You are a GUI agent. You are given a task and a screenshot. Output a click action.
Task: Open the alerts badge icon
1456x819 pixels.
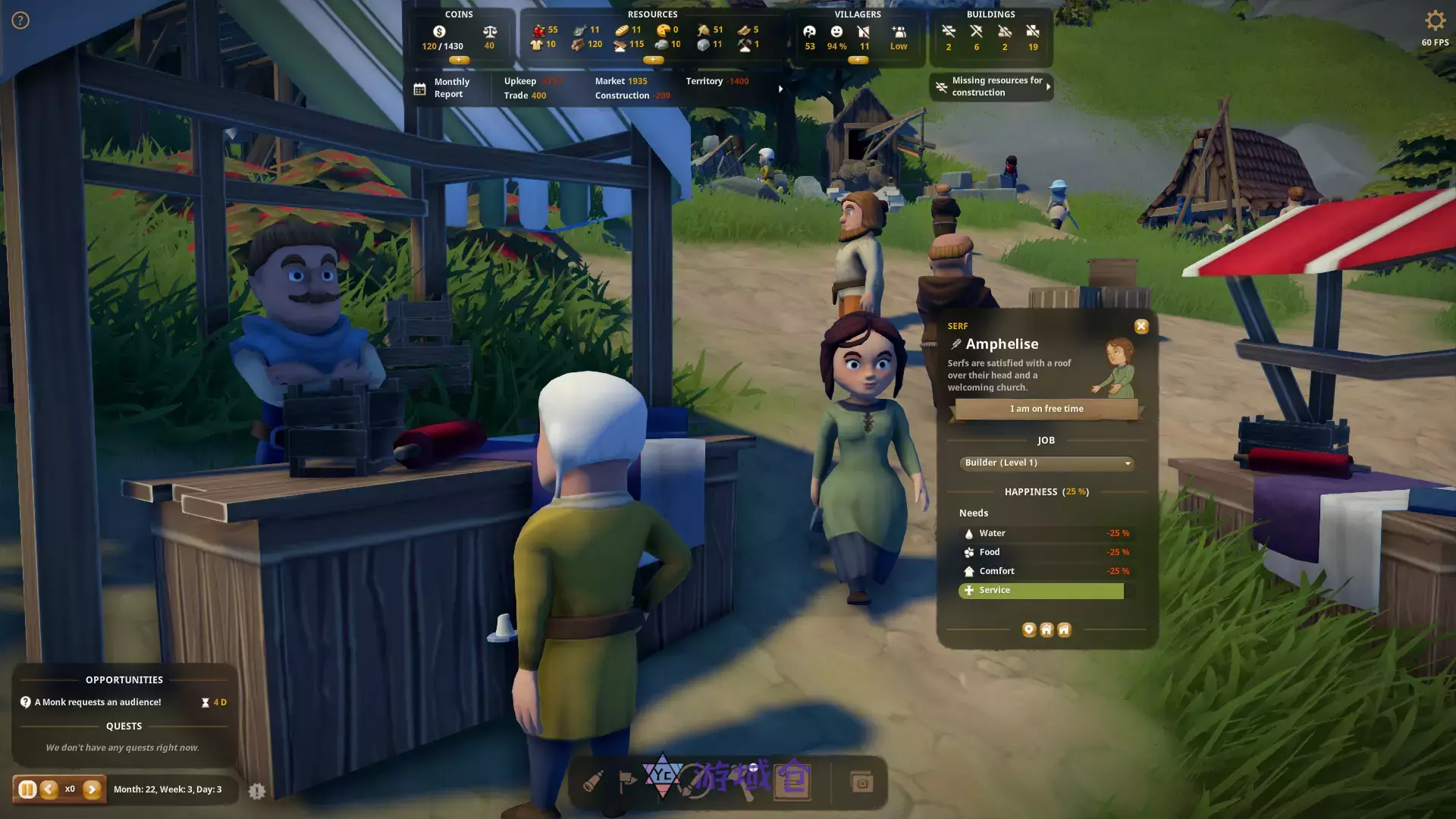pyautogui.click(x=257, y=791)
